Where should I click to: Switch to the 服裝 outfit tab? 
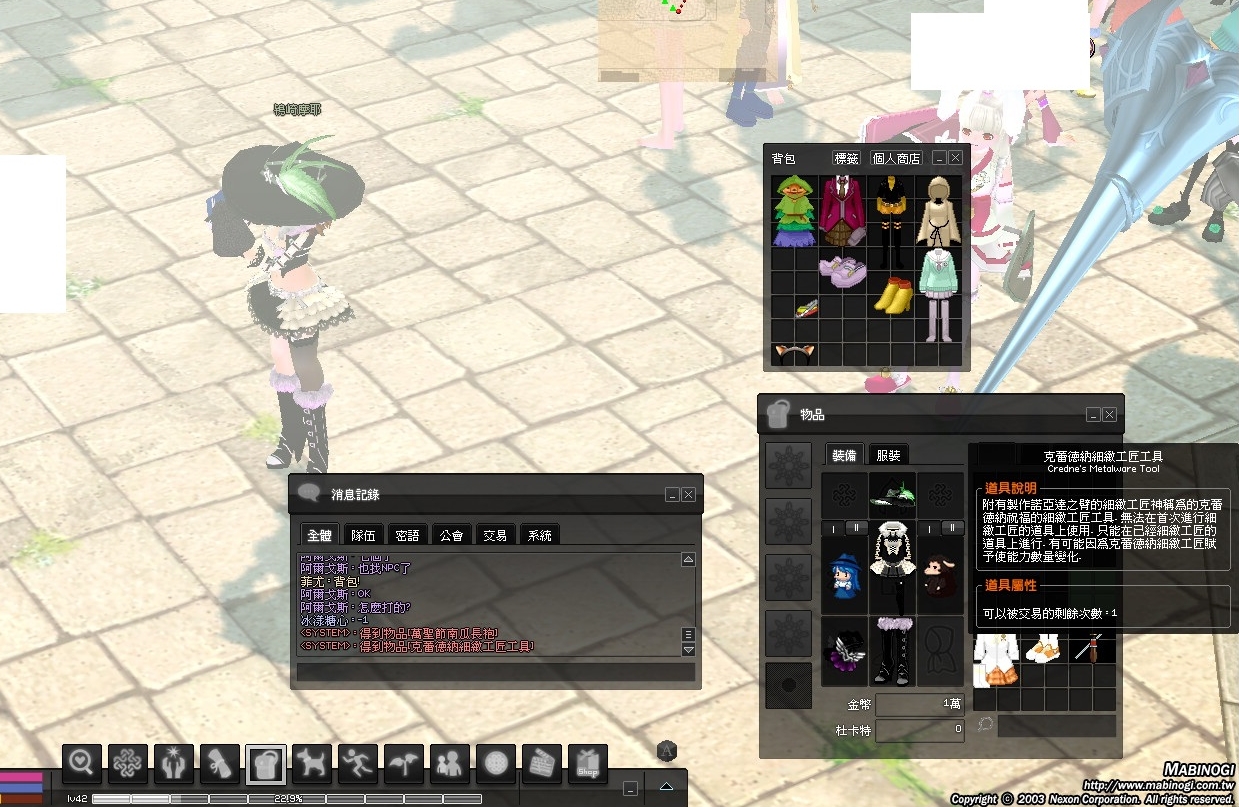point(888,455)
